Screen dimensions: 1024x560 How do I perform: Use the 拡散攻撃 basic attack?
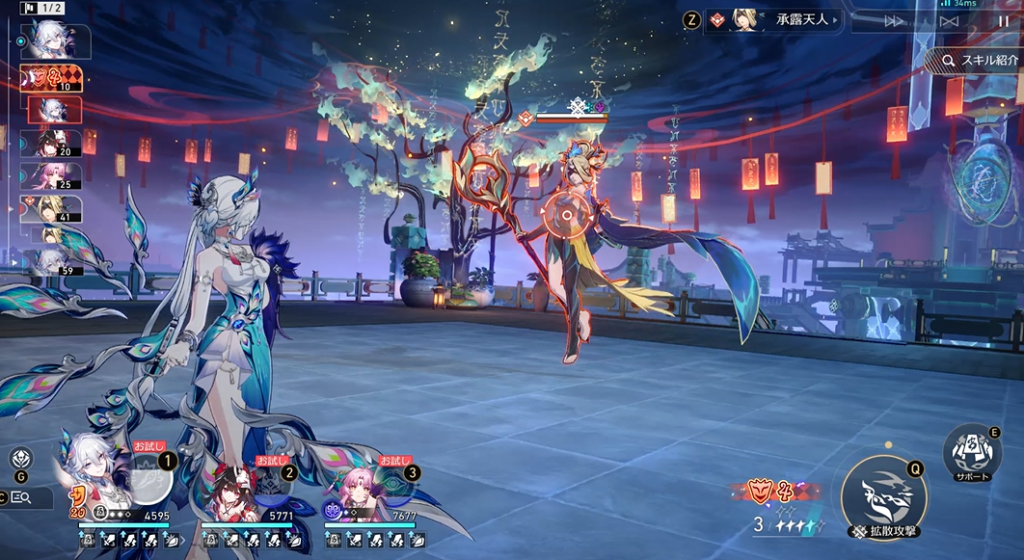(883, 493)
